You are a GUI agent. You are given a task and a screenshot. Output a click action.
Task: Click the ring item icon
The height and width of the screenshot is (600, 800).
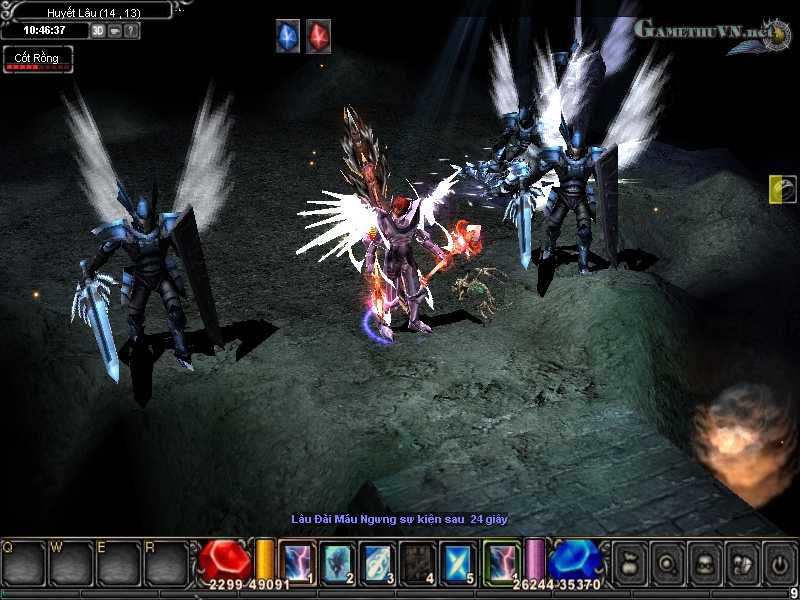[x=781, y=189]
